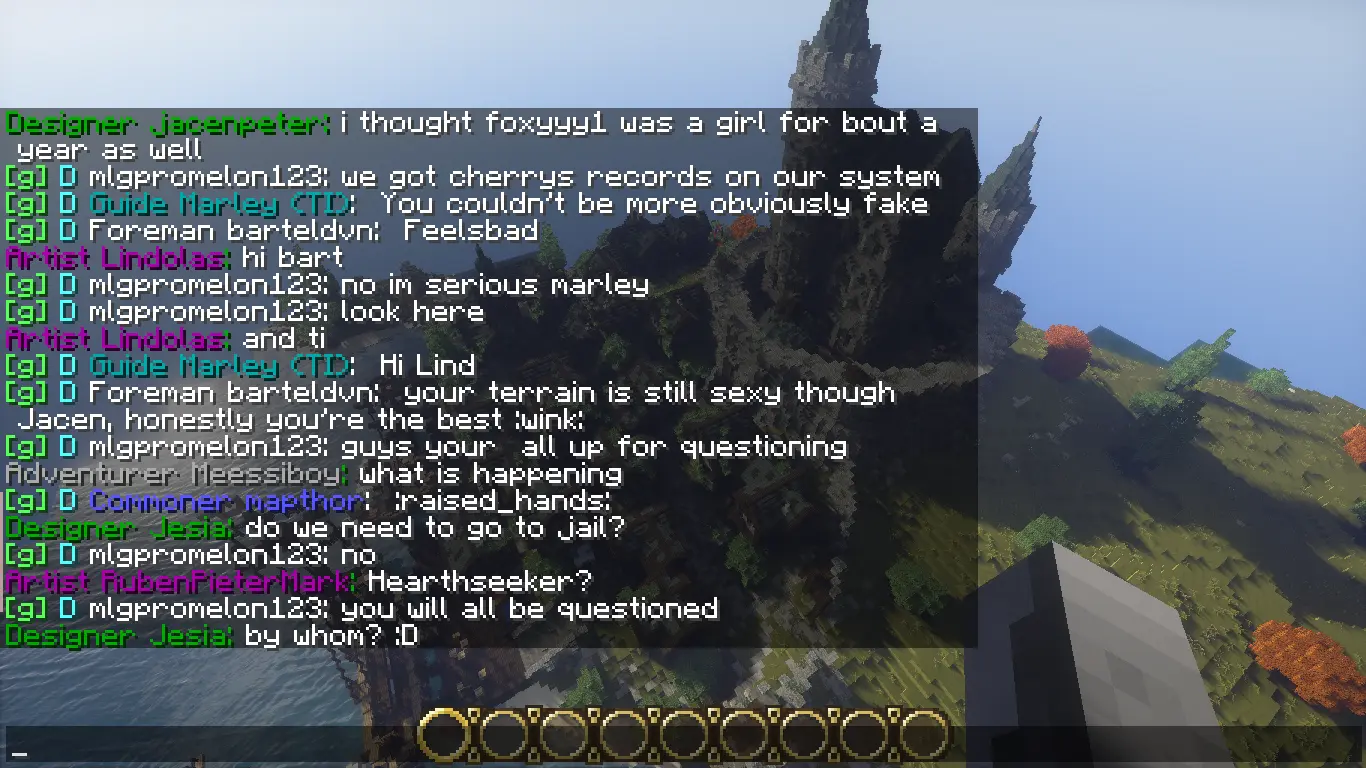1366x768 pixels.
Task: Click Lindolas's "hi bart" chat message
Action: (x=292, y=258)
